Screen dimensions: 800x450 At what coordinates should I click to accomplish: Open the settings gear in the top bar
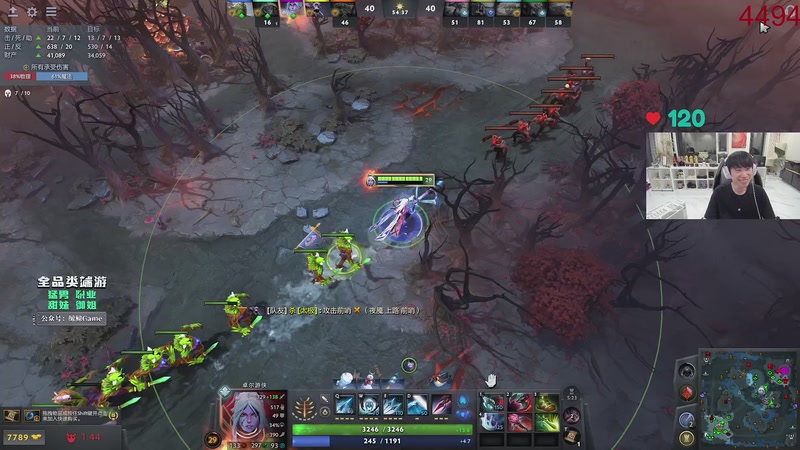pyautogui.click(x=32, y=12)
